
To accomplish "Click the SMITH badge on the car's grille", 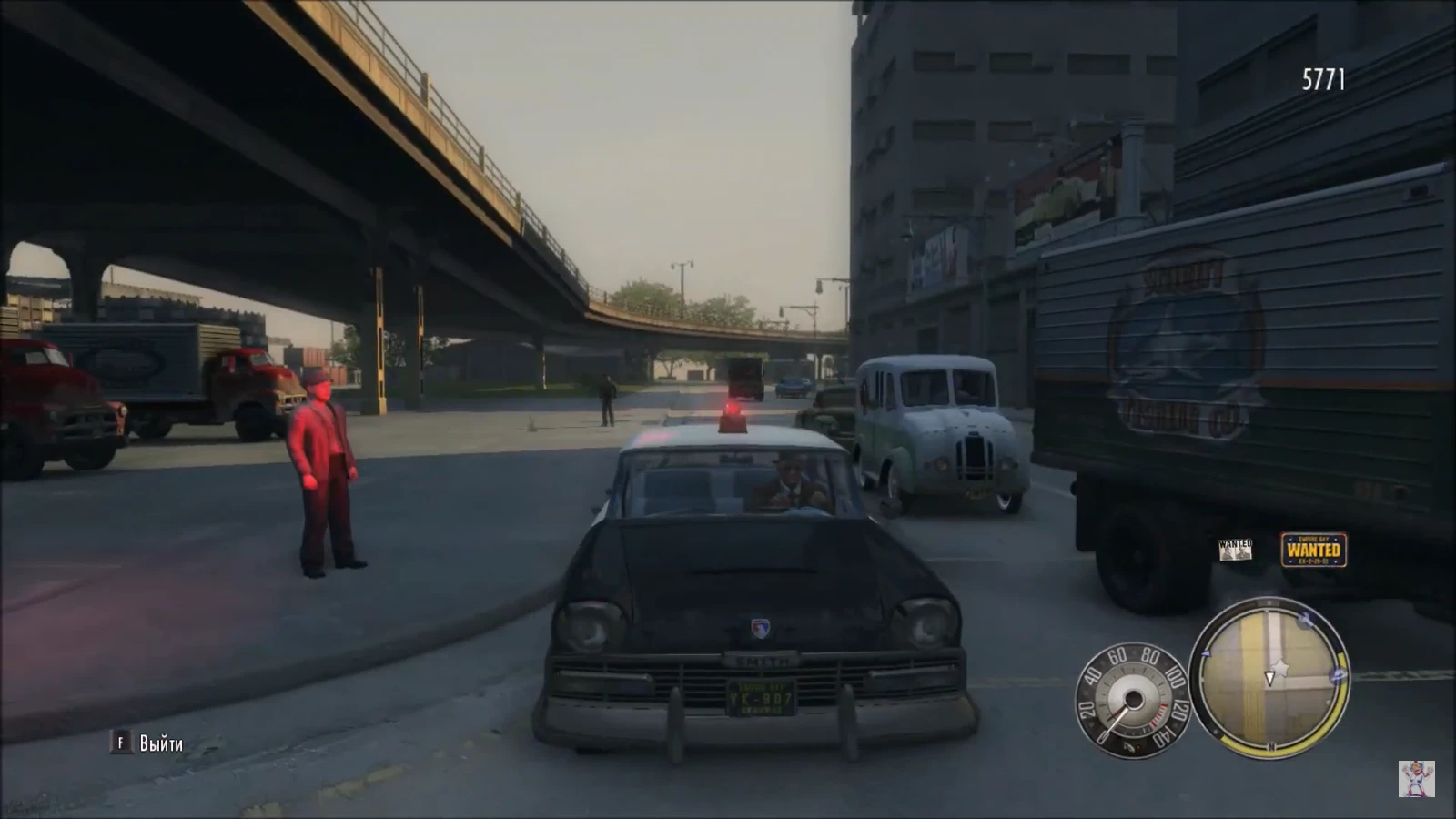I will (762, 656).
